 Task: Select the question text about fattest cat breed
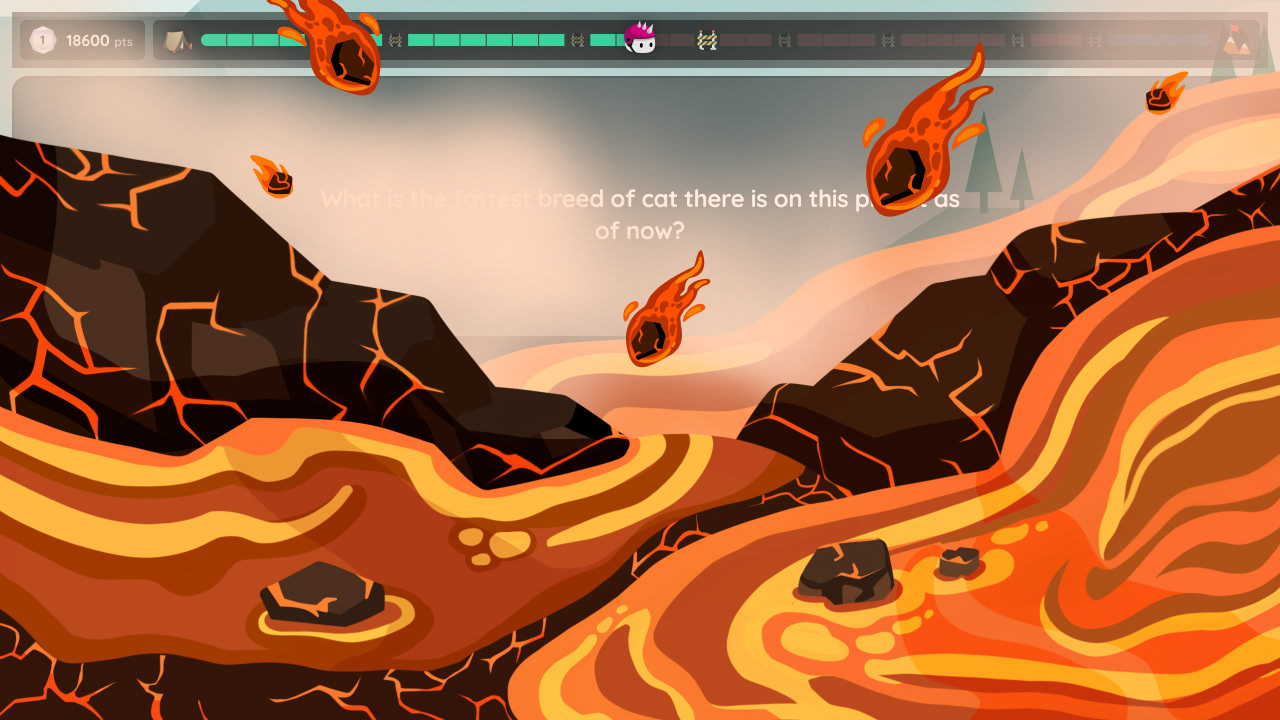(640, 214)
